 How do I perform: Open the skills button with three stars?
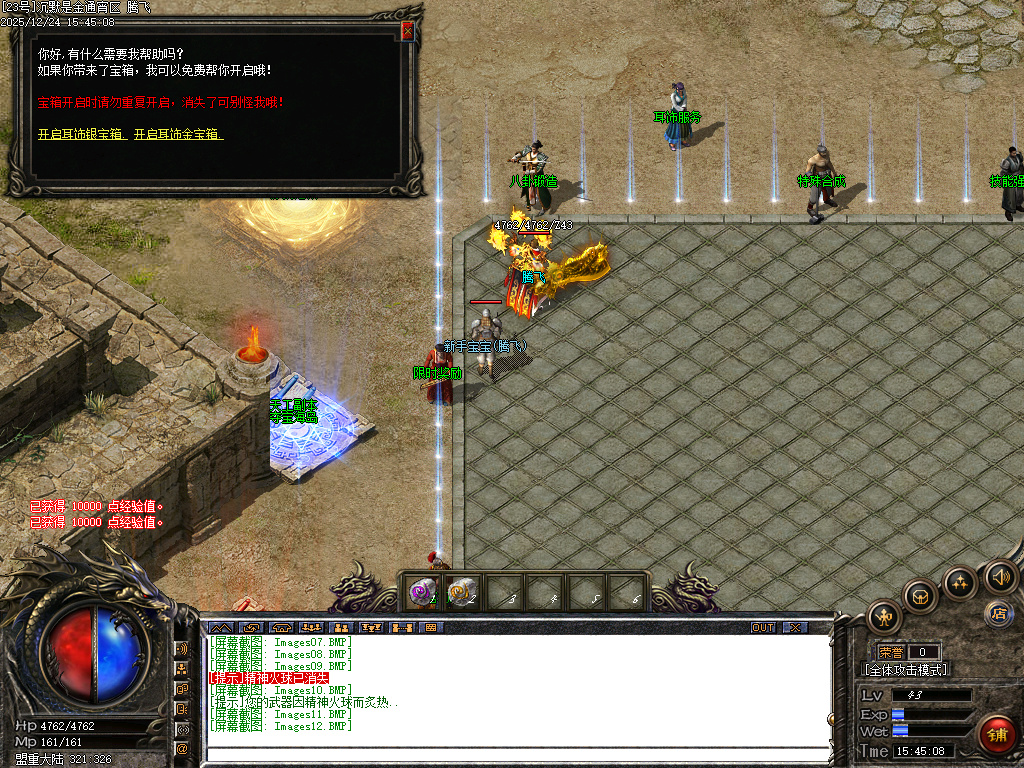[959, 583]
